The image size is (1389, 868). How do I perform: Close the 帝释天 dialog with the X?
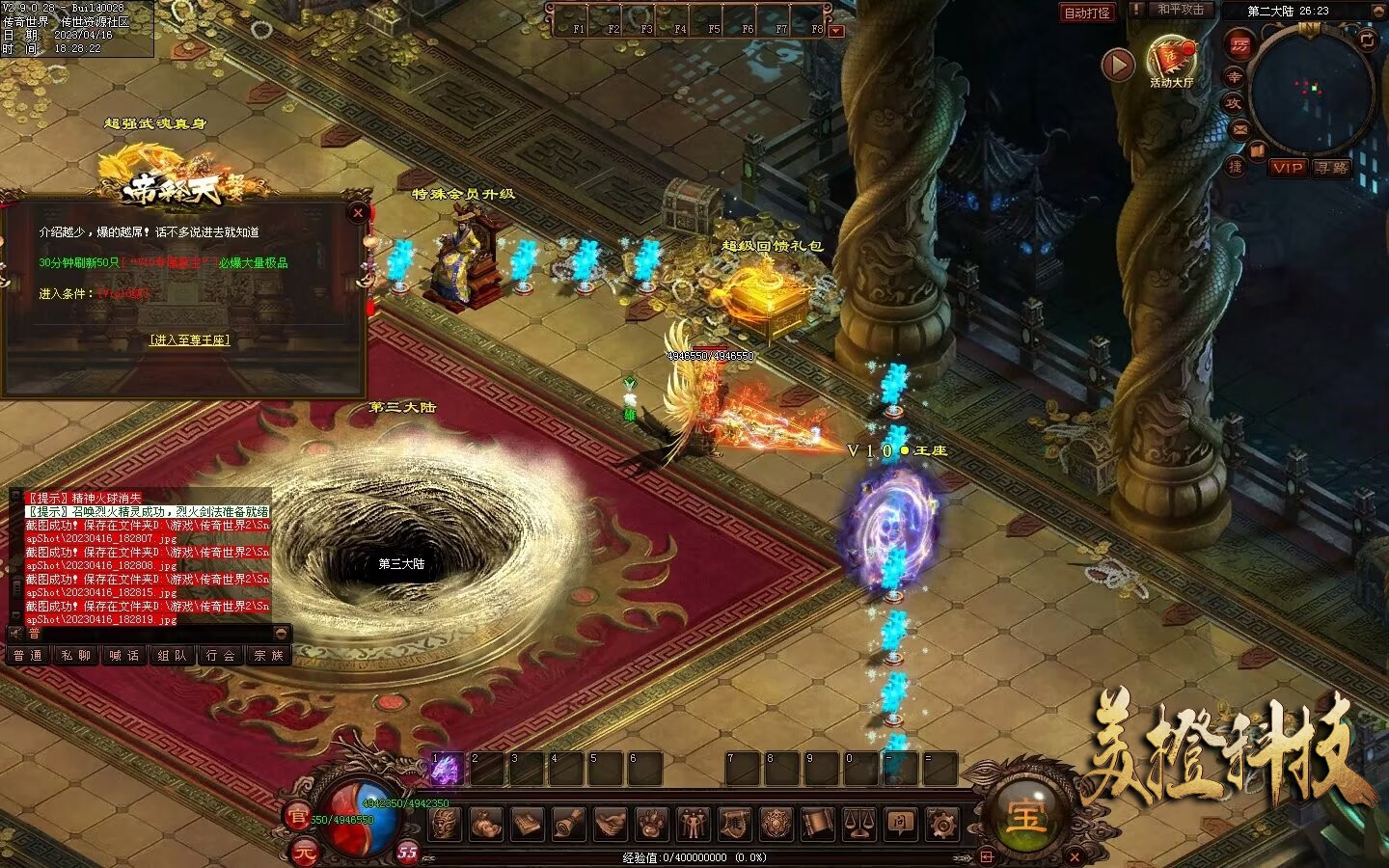coord(359,212)
